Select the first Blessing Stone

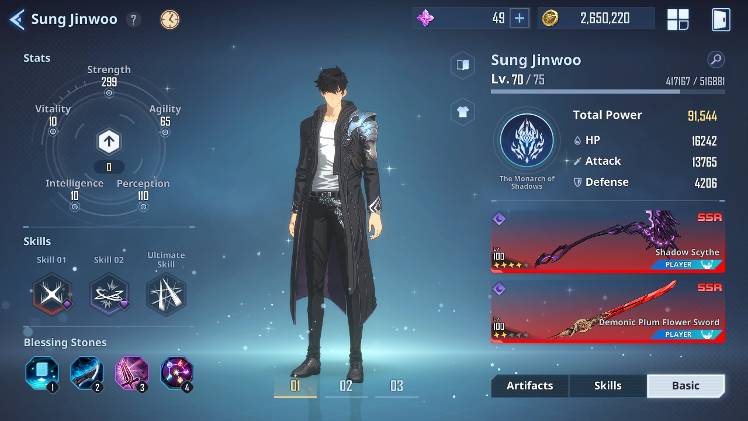pos(41,373)
